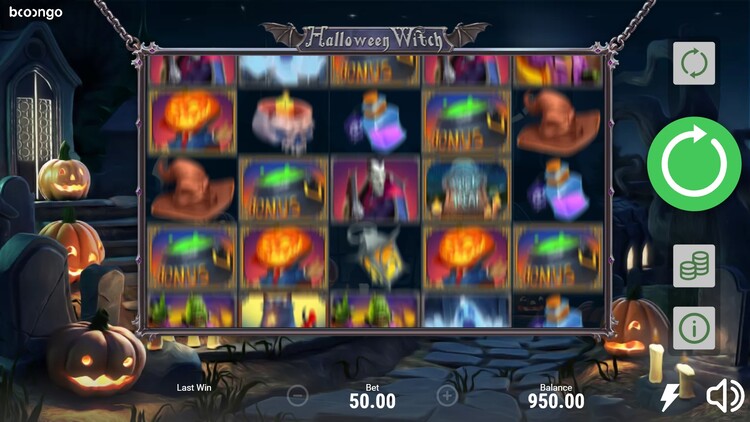Mute the sound with the speaker icon
The image size is (750, 422).
tap(724, 397)
